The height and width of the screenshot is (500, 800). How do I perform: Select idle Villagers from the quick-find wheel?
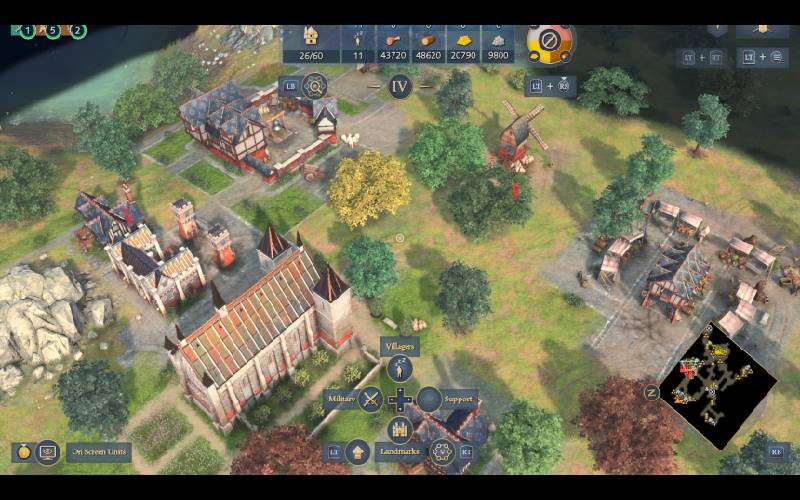(x=399, y=369)
